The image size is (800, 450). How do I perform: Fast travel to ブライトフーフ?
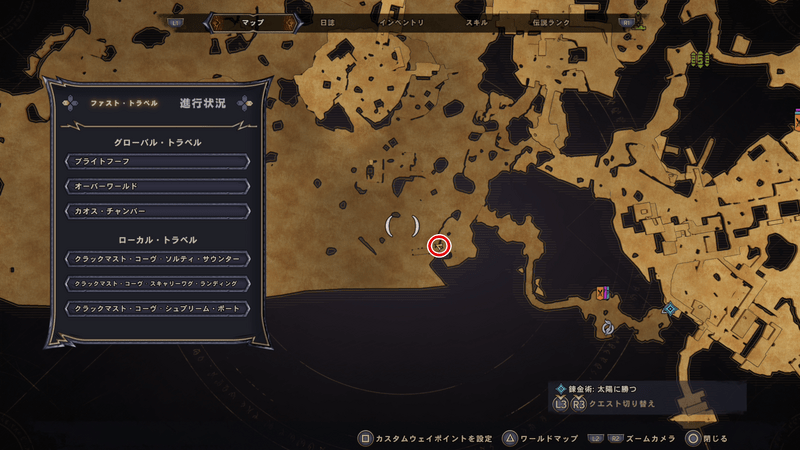[x=156, y=160]
